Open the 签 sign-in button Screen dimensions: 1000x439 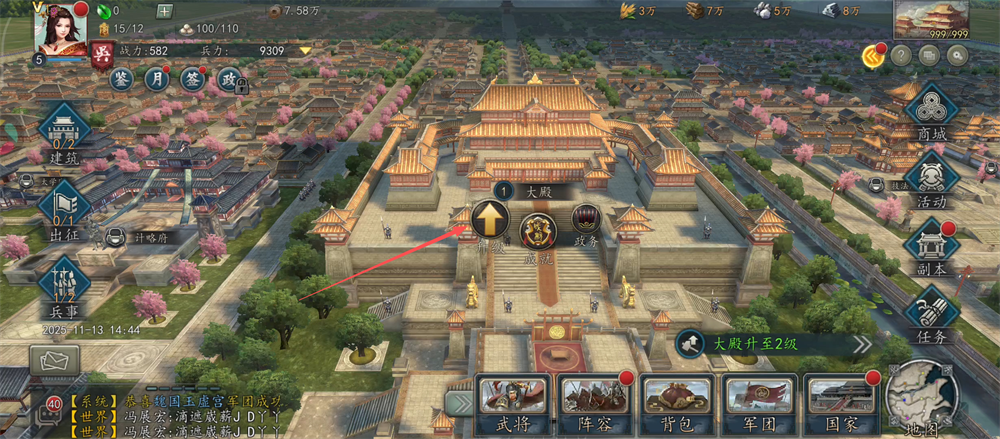pyautogui.click(x=192, y=78)
